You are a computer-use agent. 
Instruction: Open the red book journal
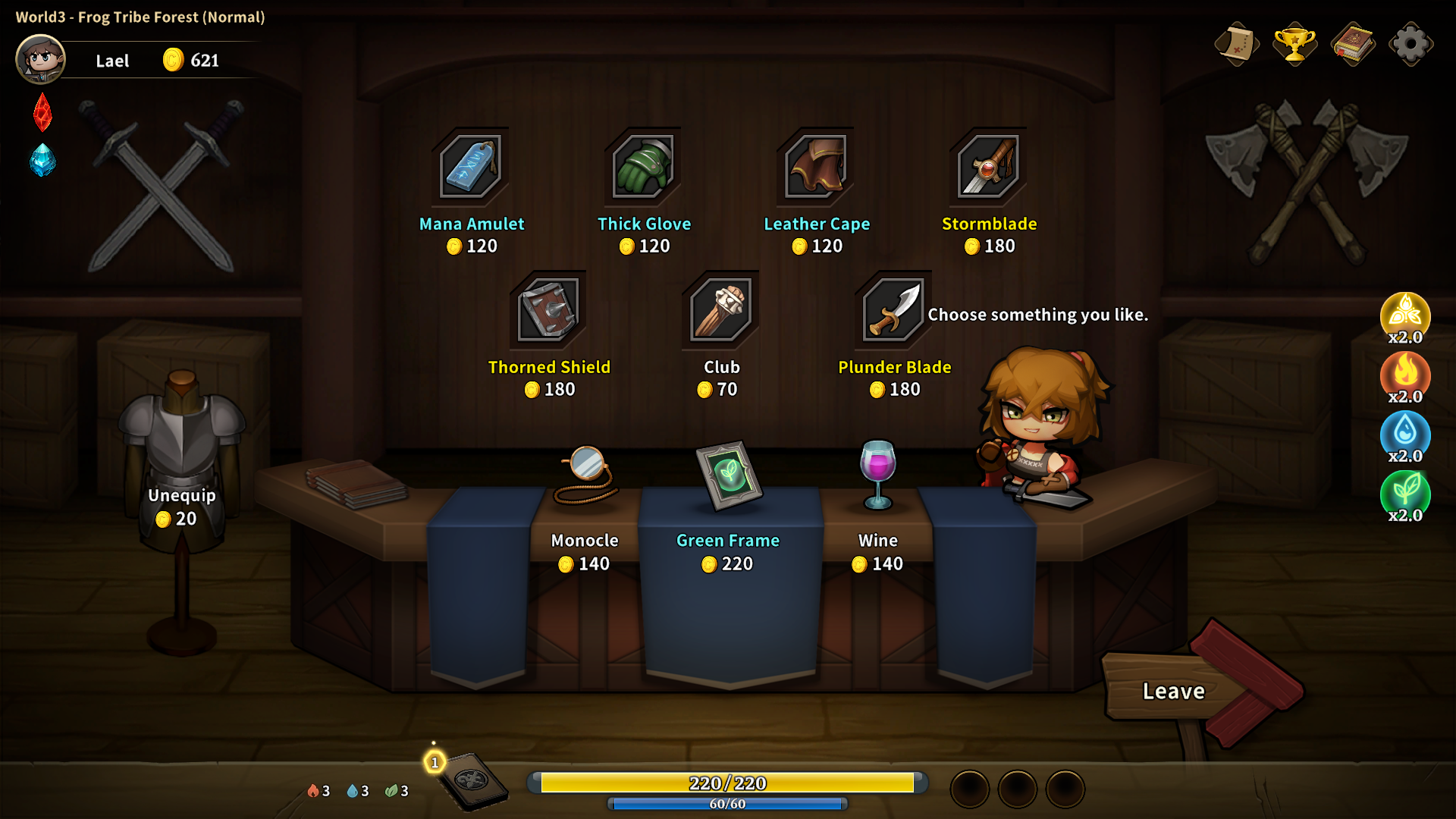(1353, 44)
